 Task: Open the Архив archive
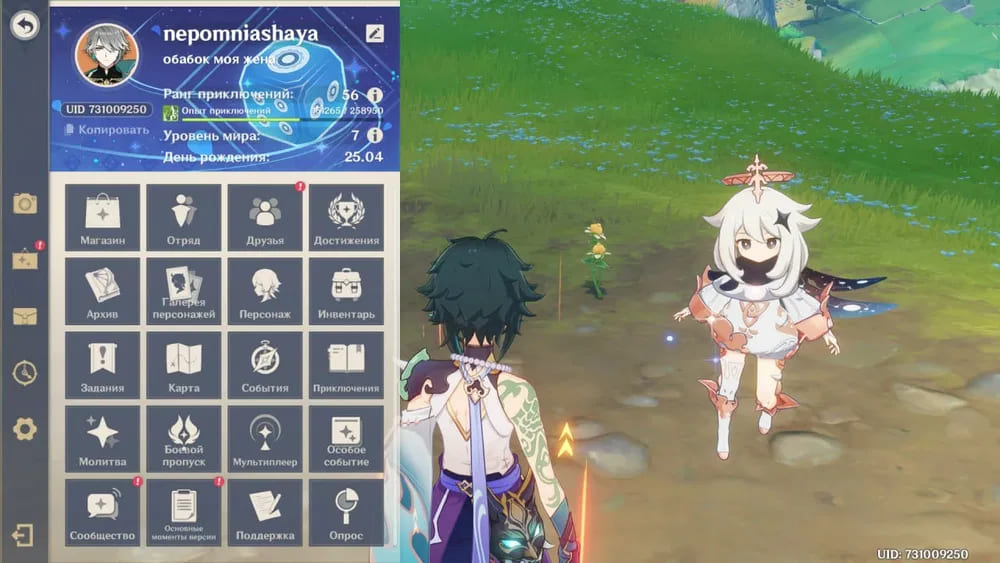[102, 291]
